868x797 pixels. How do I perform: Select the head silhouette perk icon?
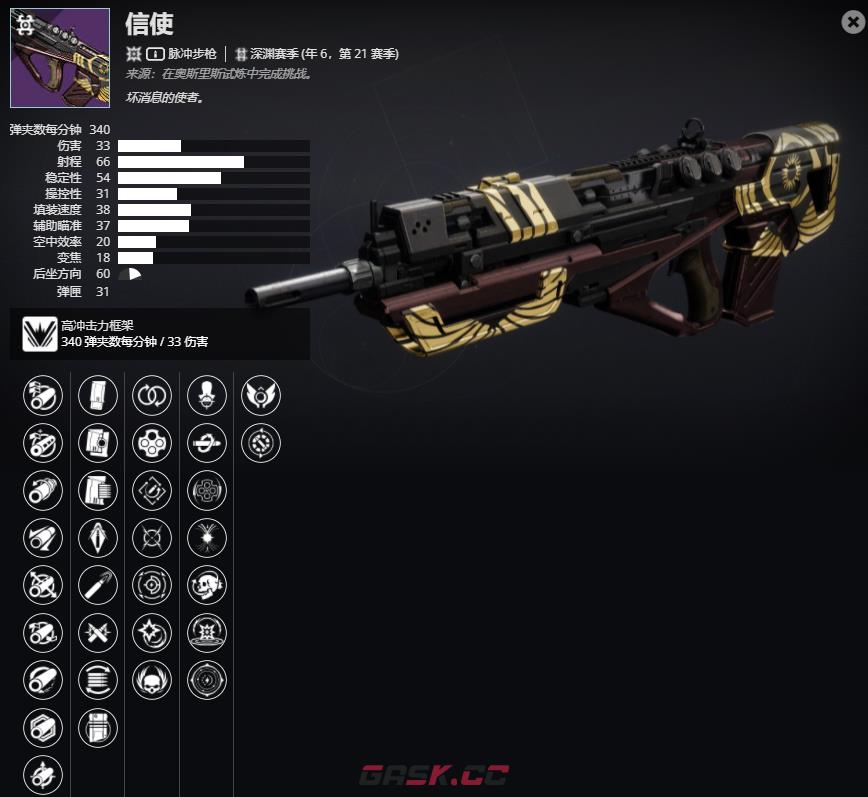(207, 395)
